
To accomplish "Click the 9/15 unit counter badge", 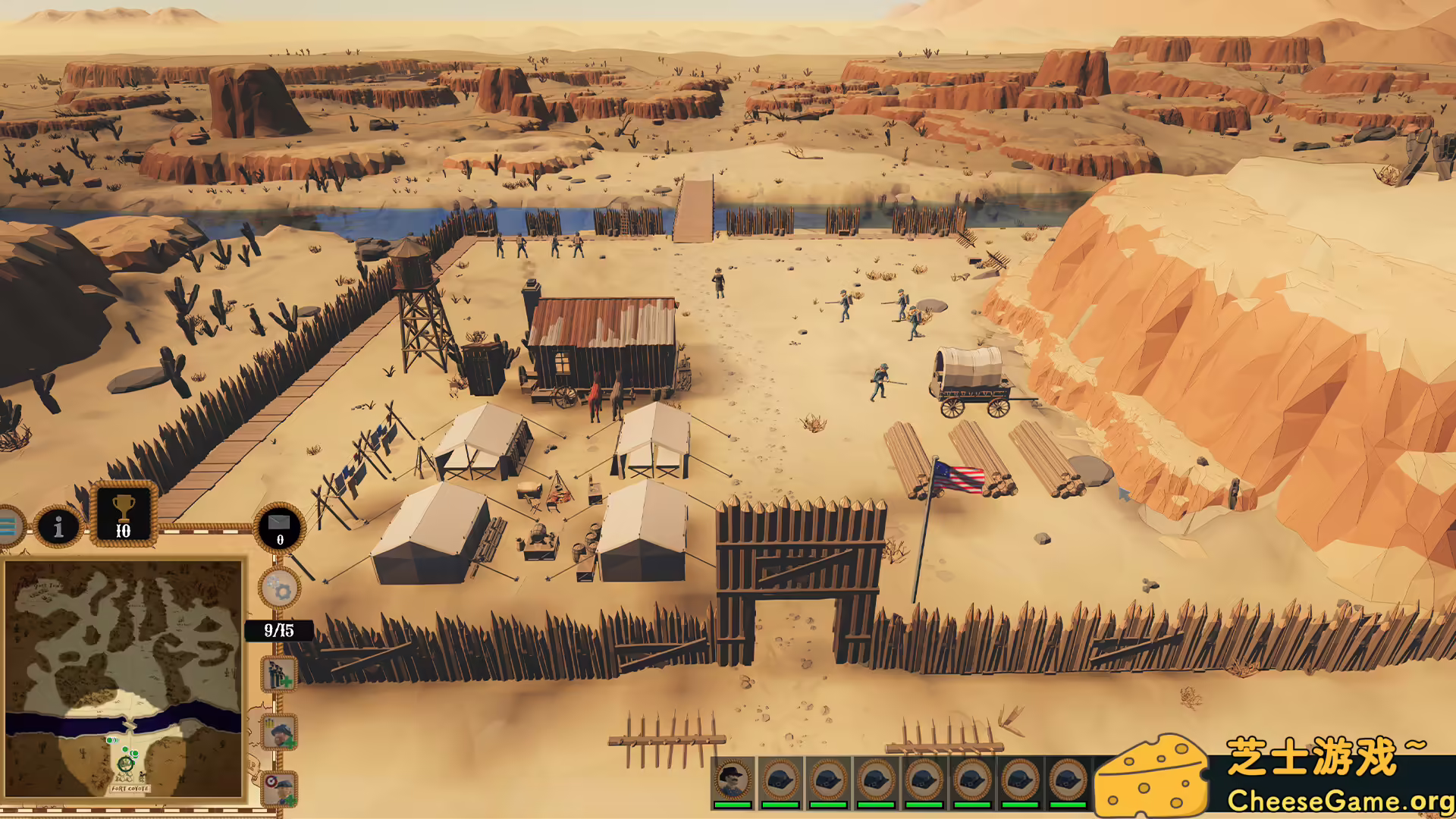I will pyautogui.click(x=279, y=629).
